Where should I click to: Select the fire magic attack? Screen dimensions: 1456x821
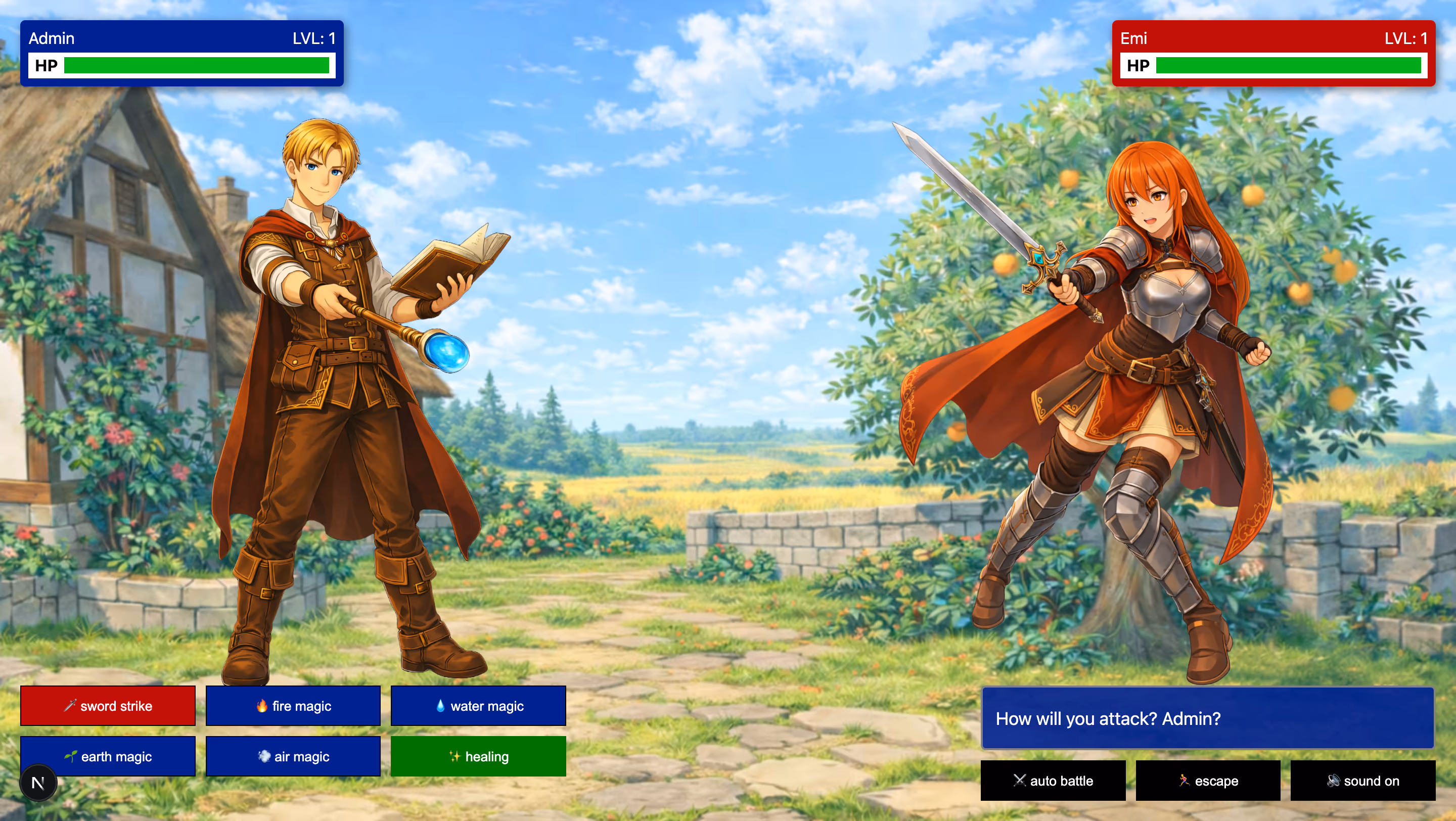click(293, 706)
